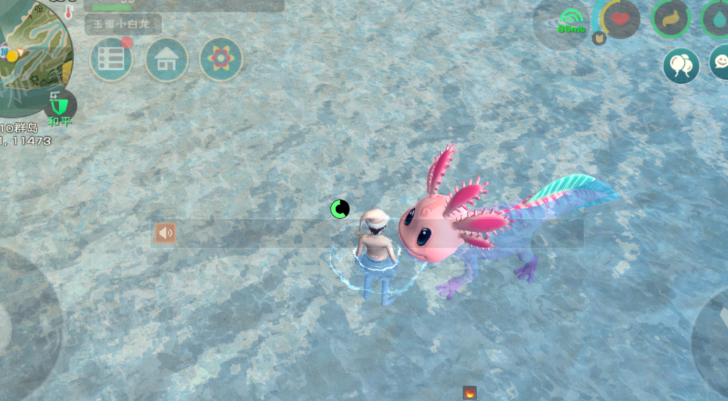Open the circular minimap
Viewport: 728px width, 401px height.
(x=35, y=48)
